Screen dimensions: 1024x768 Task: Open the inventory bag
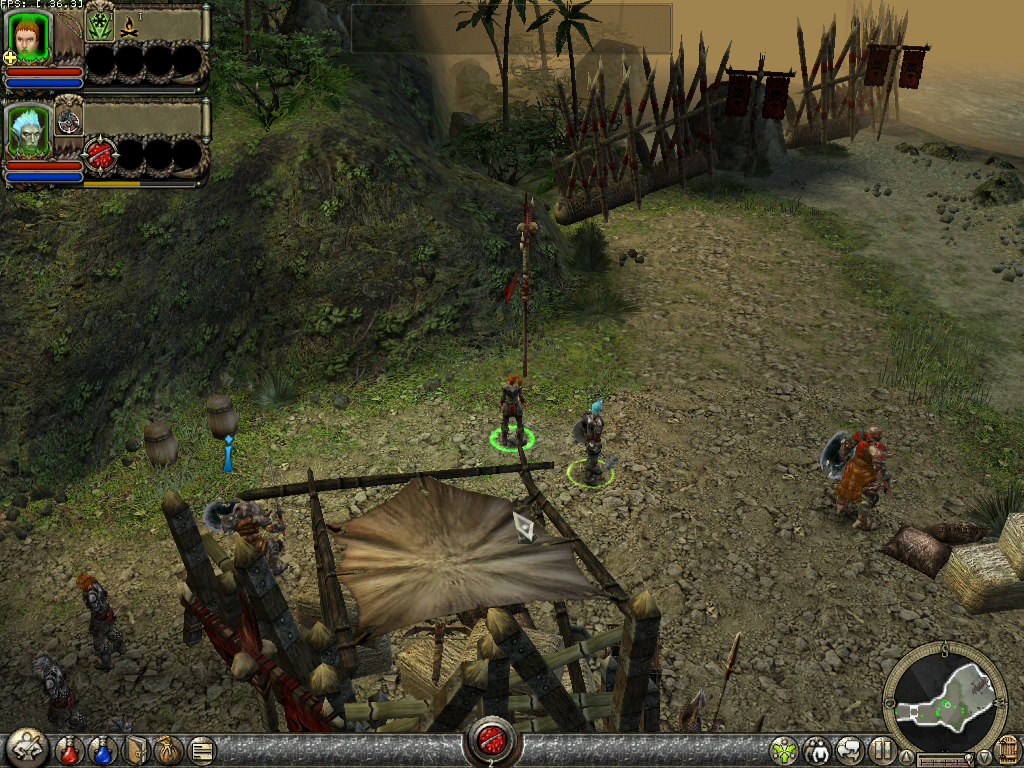tap(168, 749)
